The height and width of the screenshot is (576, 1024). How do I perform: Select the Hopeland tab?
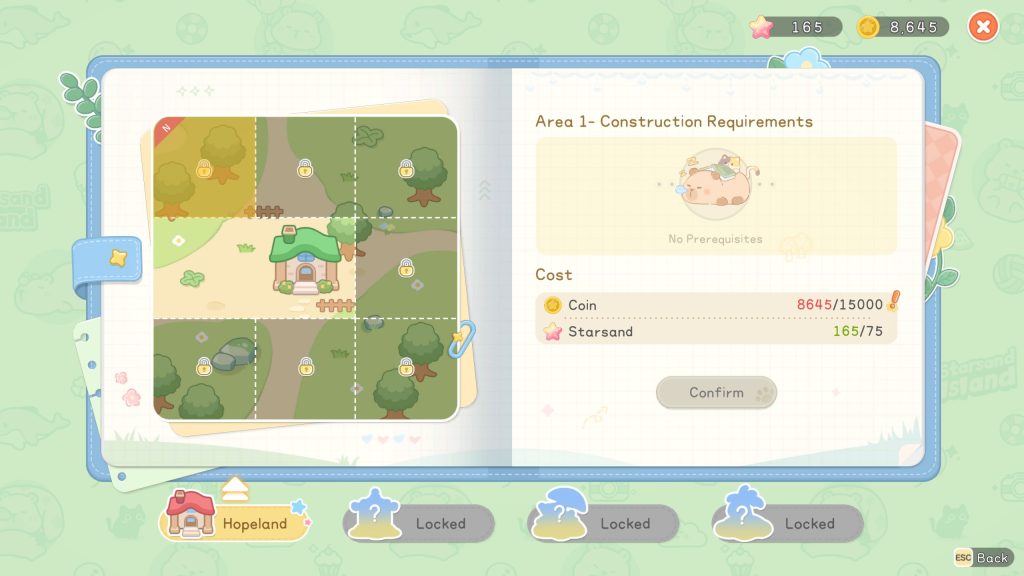tap(236, 522)
